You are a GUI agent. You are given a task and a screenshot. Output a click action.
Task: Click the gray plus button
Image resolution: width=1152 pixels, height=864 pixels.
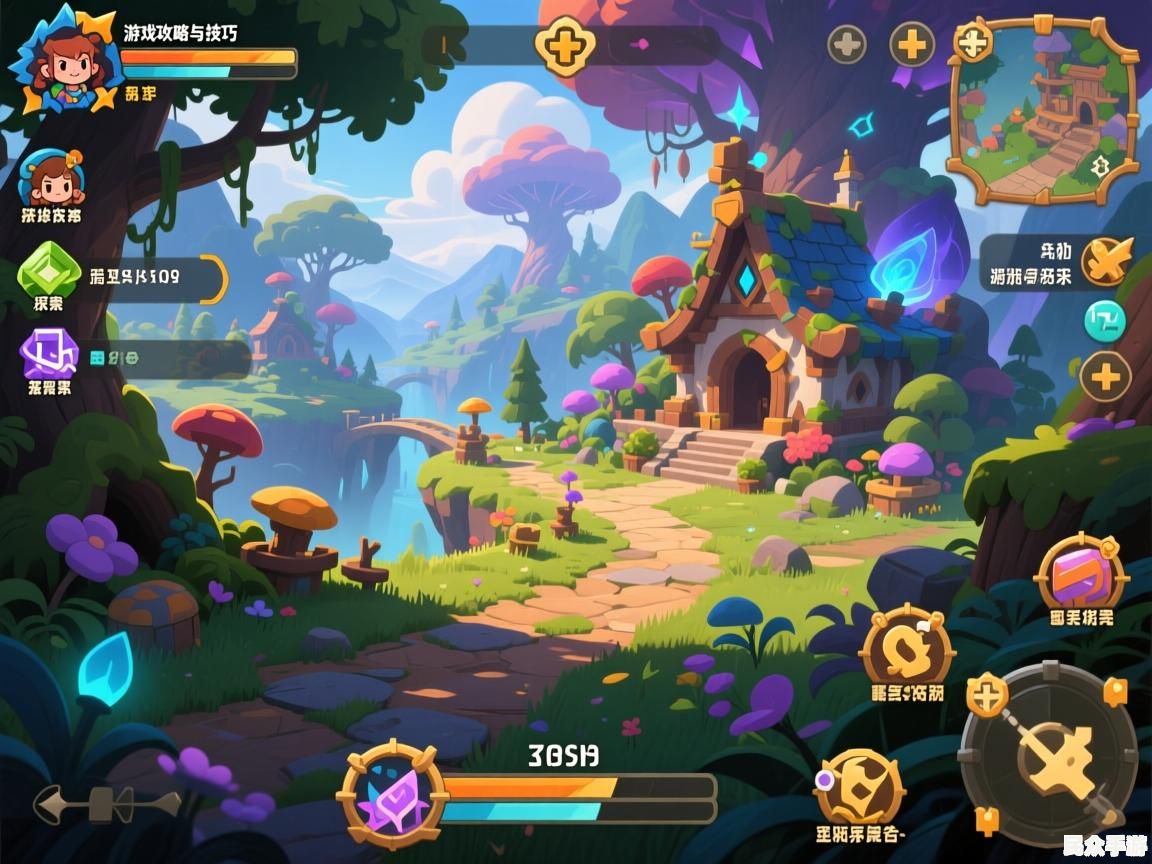847,45
